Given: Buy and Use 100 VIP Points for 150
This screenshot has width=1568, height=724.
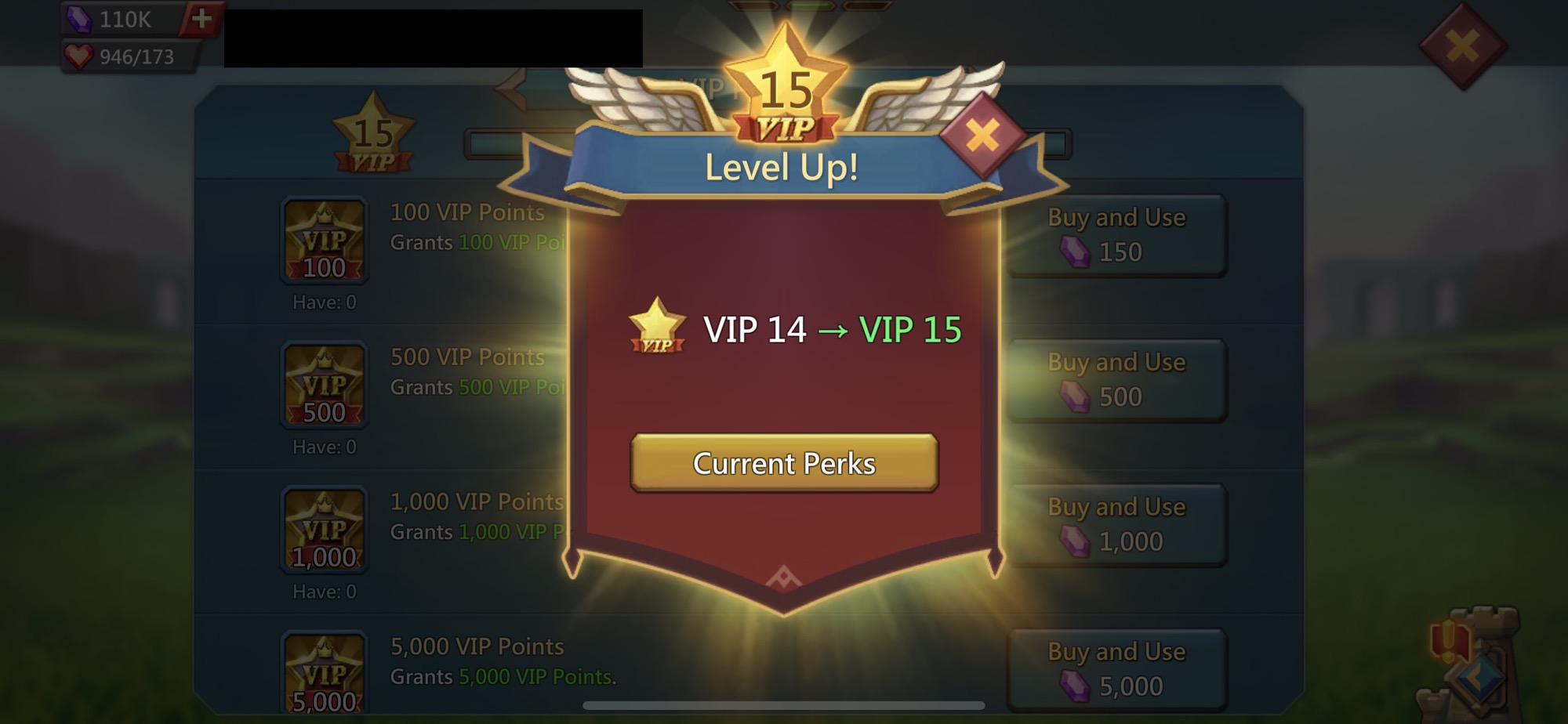Looking at the screenshot, I should click(1116, 235).
